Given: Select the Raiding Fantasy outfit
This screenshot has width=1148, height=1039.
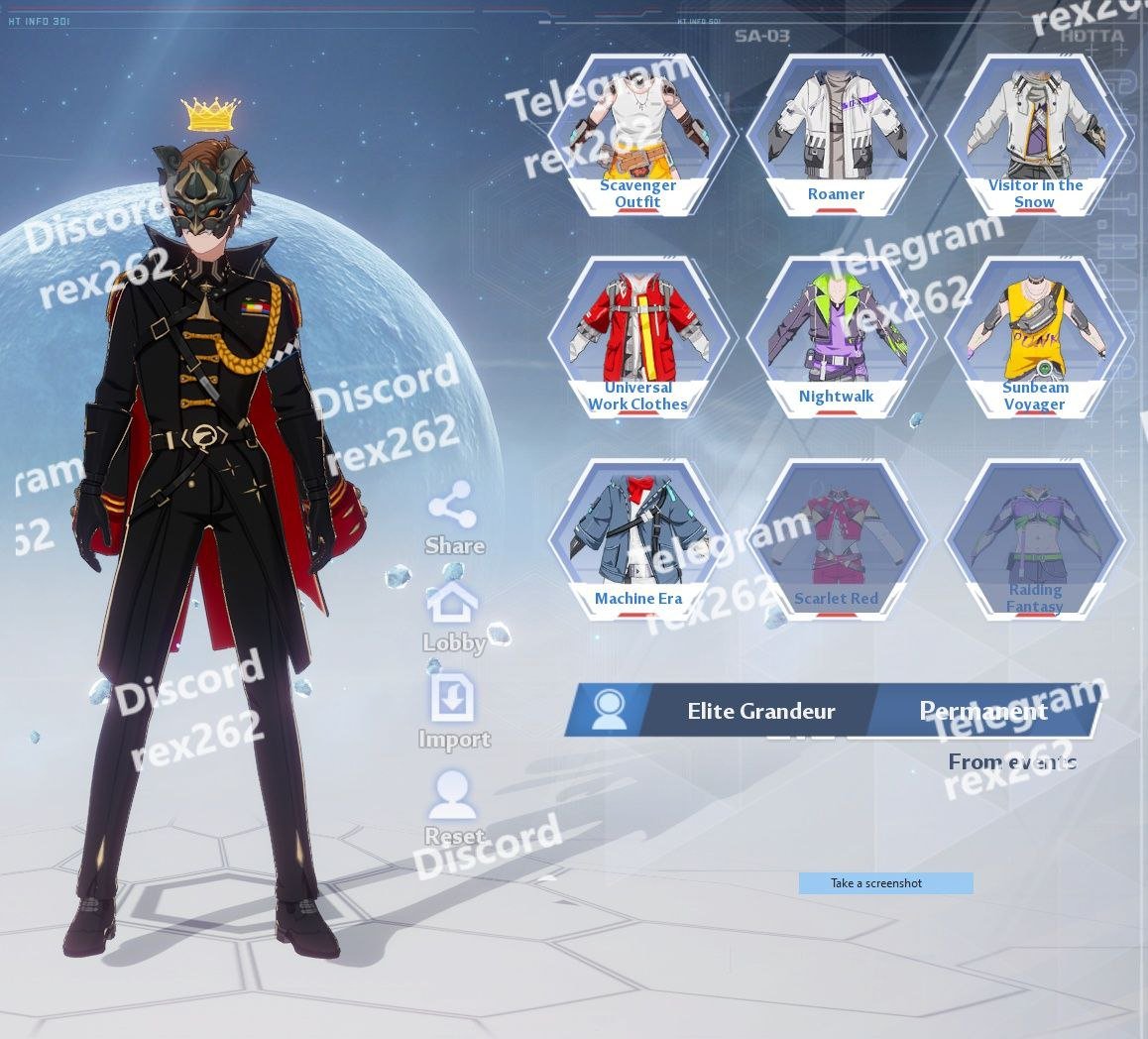Looking at the screenshot, I should pyautogui.click(x=1034, y=538).
